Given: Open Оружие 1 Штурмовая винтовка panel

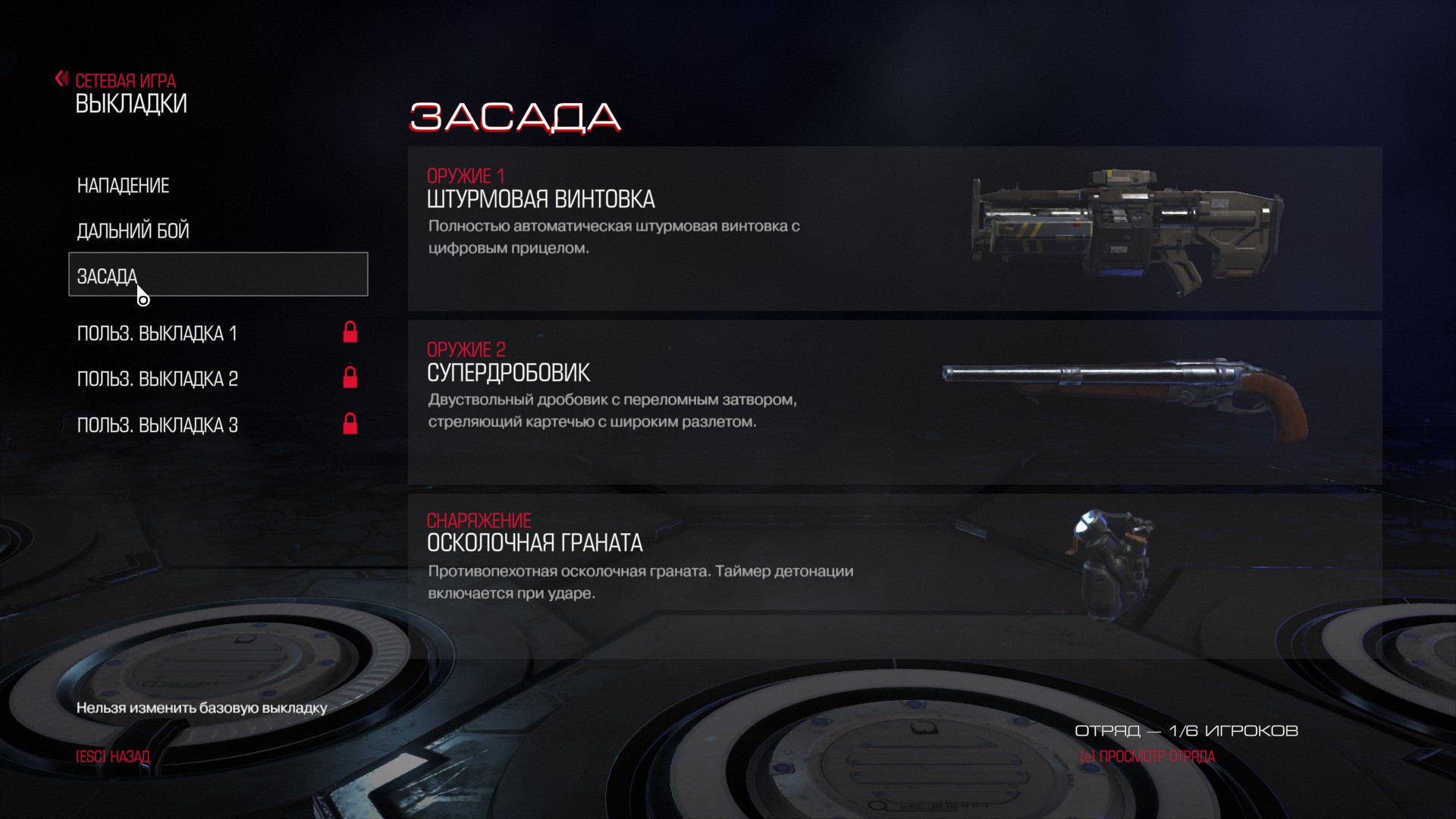Looking at the screenshot, I should (x=894, y=228).
